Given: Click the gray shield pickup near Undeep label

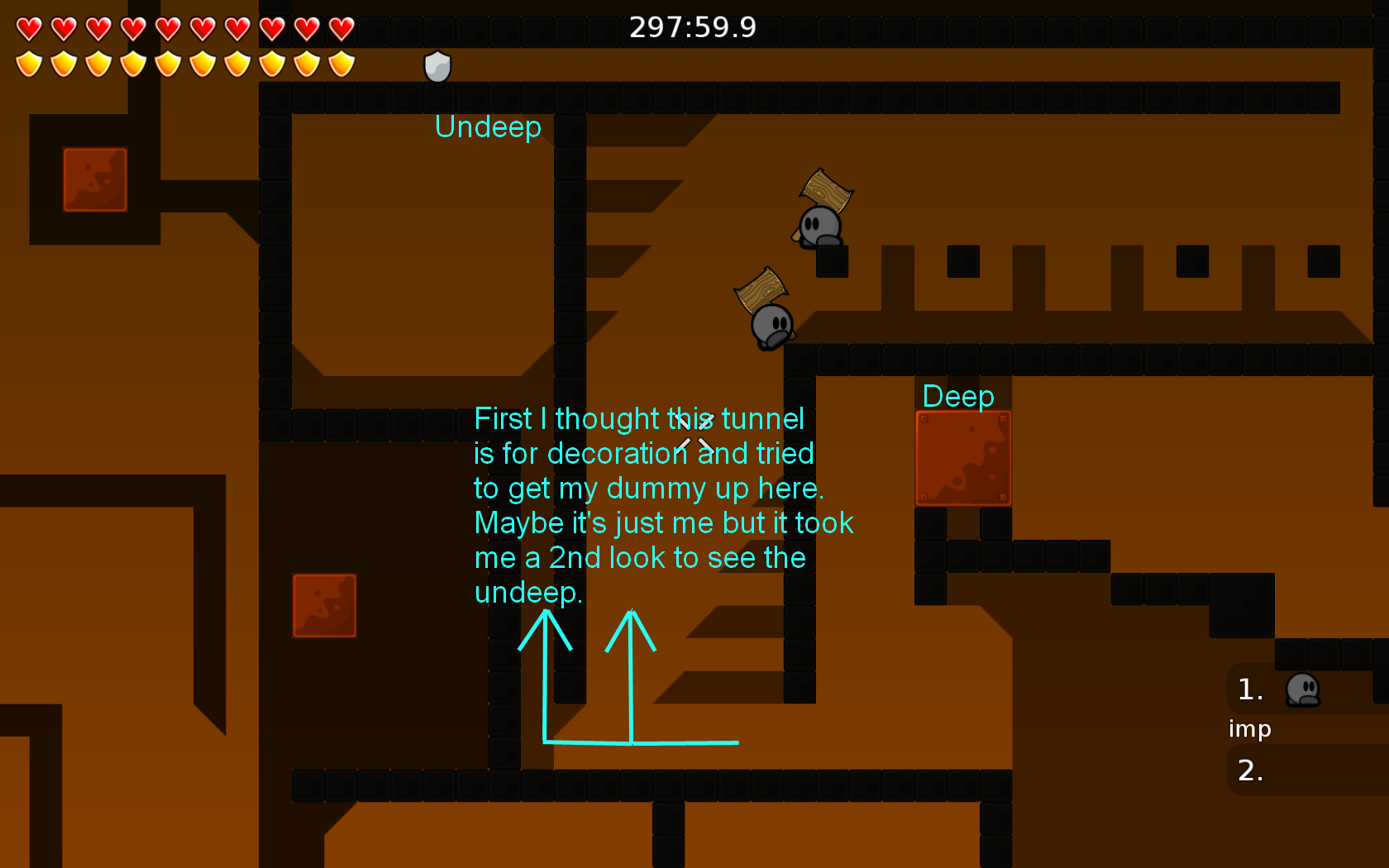Looking at the screenshot, I should pyautogui.click(x=436, y=66).
